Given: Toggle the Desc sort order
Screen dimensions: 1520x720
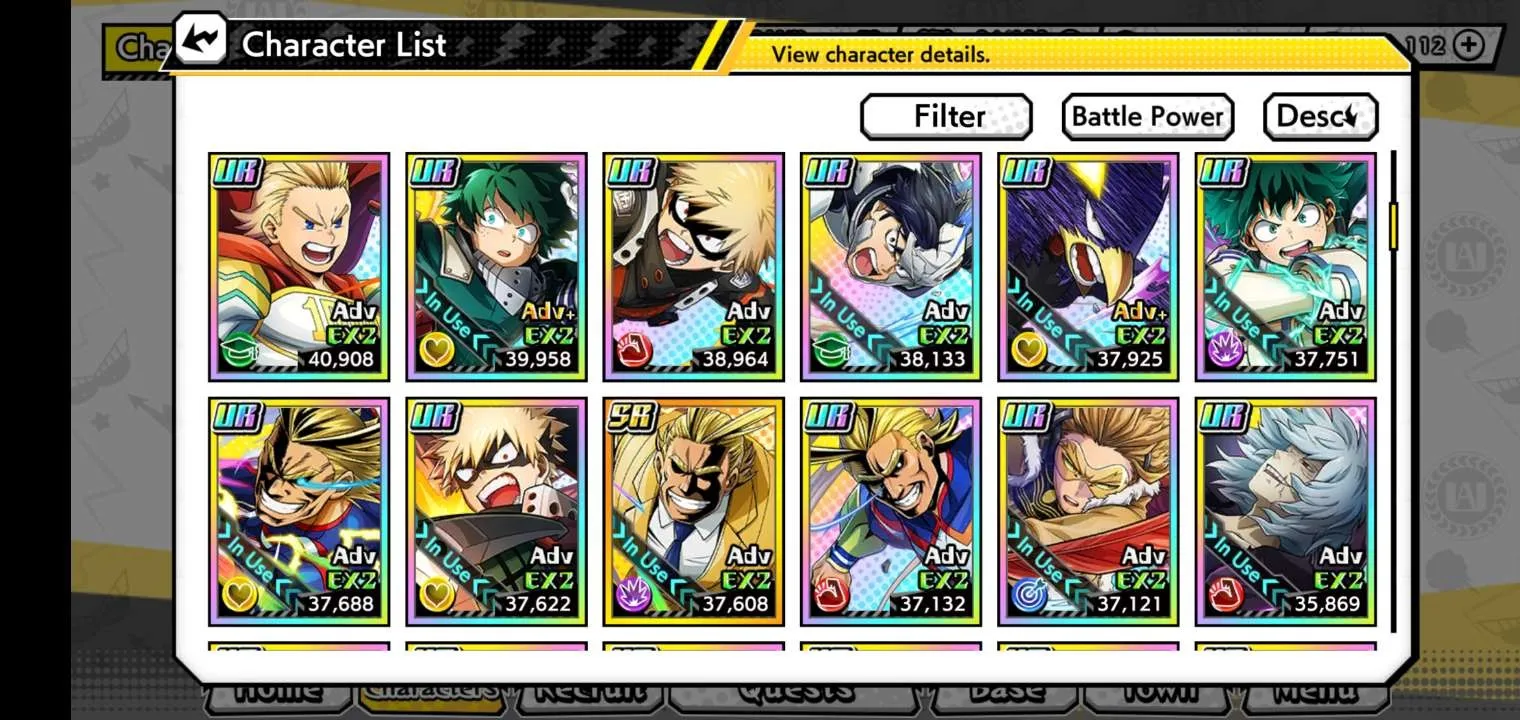Looking at the screenshot, I should click(1320, 117).
